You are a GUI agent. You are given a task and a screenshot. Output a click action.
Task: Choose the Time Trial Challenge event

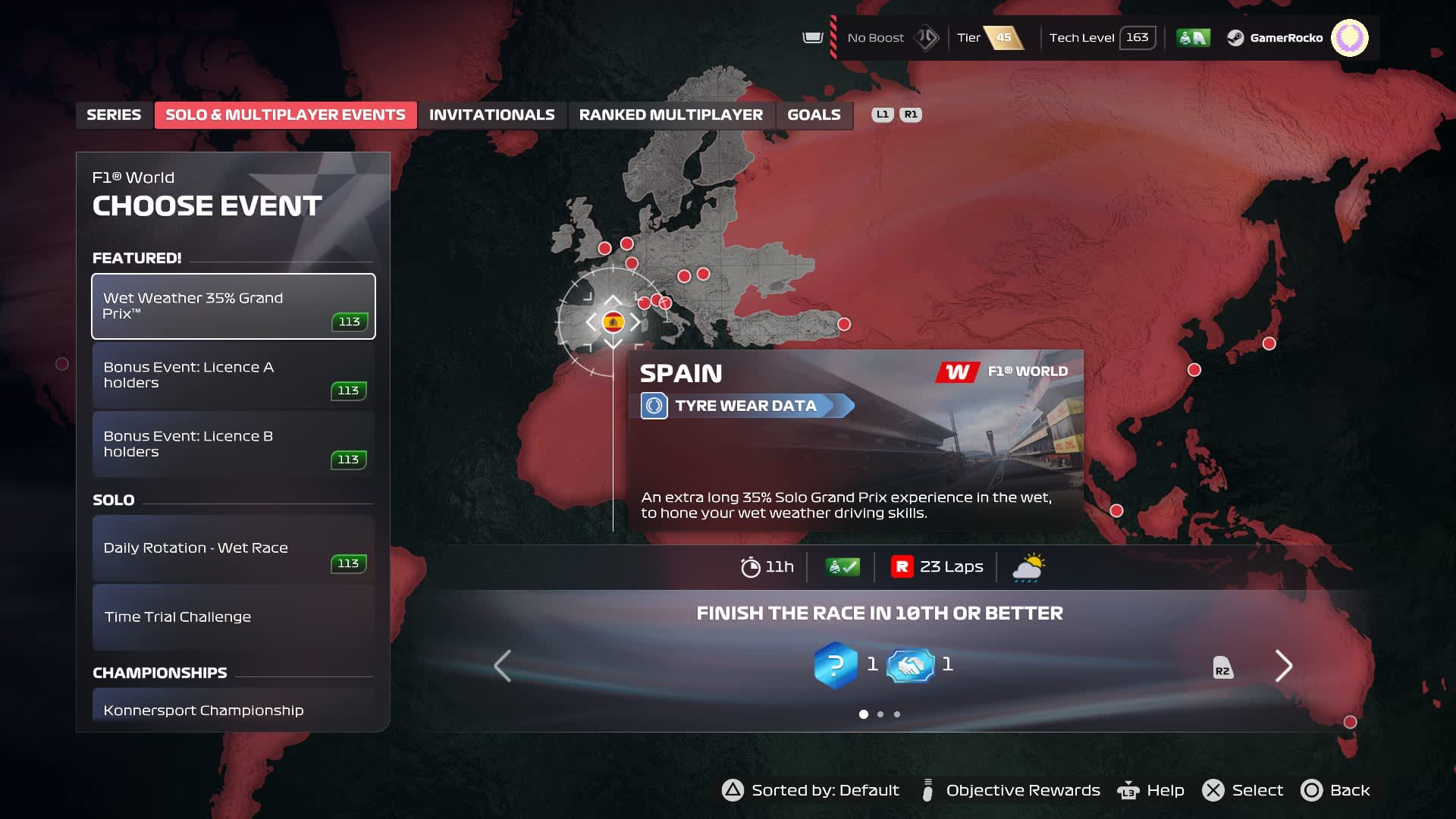click(234, 617)
